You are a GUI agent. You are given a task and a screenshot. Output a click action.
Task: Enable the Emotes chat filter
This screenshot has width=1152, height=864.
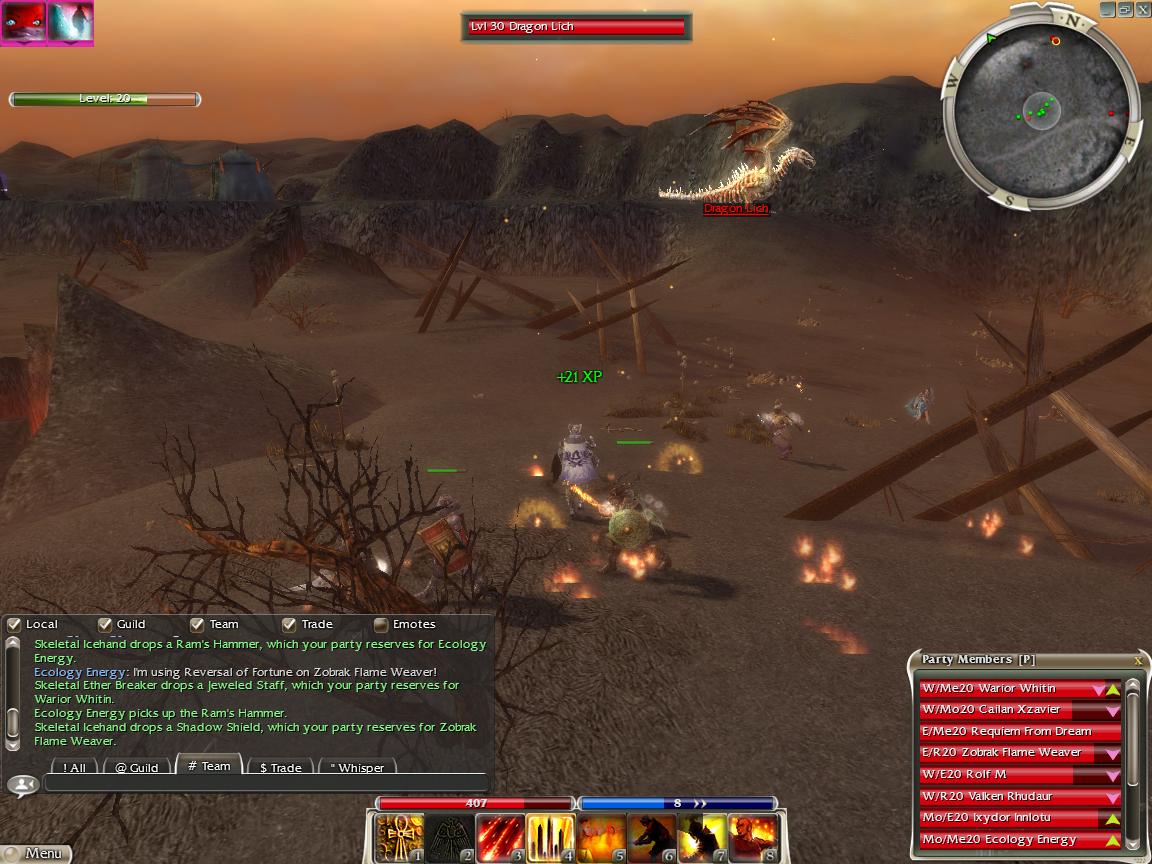(381, 625)
